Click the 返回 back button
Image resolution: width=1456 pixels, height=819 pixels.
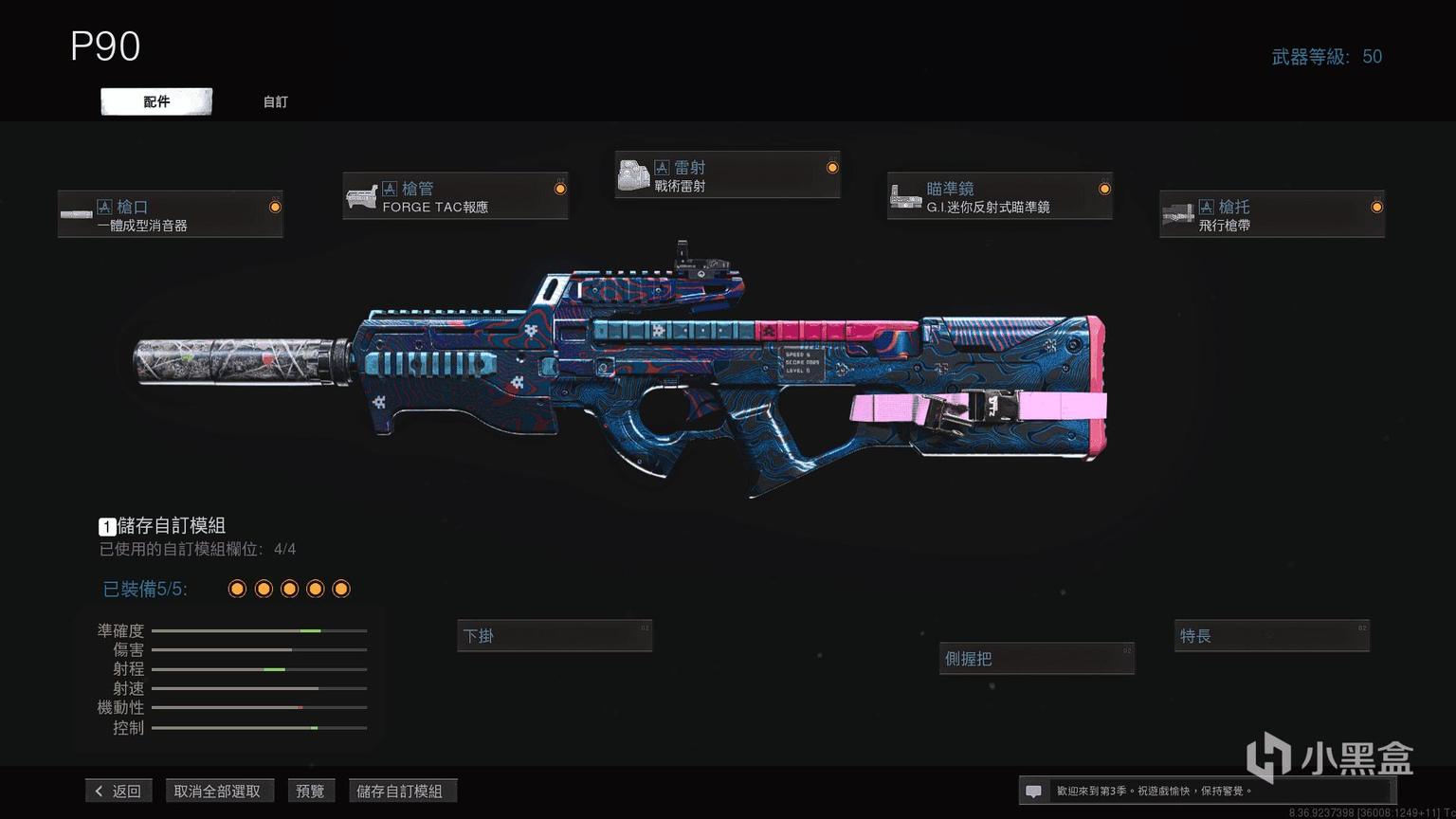click(118, 791)
